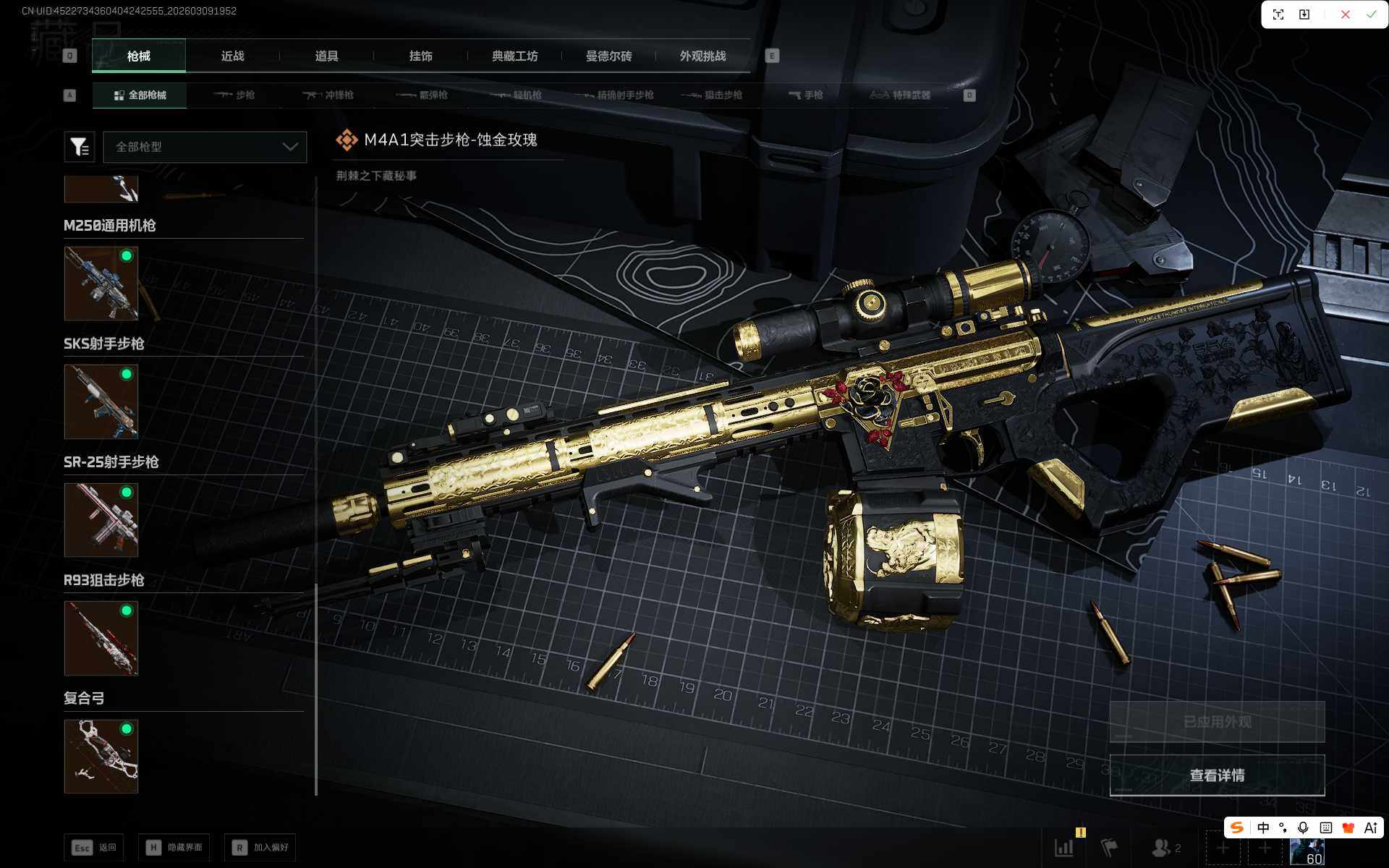Select the M250 machine gun skin thumbnail
This screenshot has height=868, width=1389.
coord(101,284)
